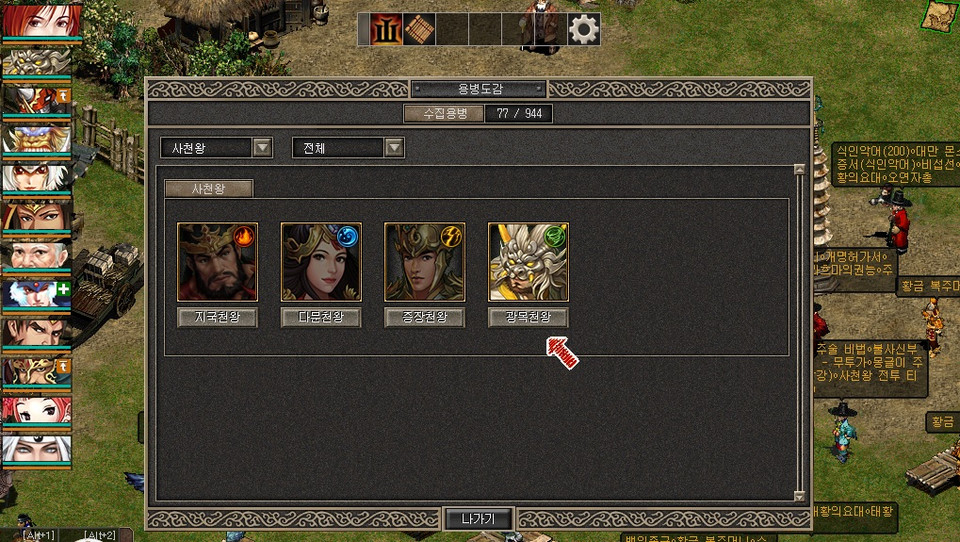Click the scrollbar down arrow in the encyclopedia
This screenshot has width=960, height=542.
799,495
